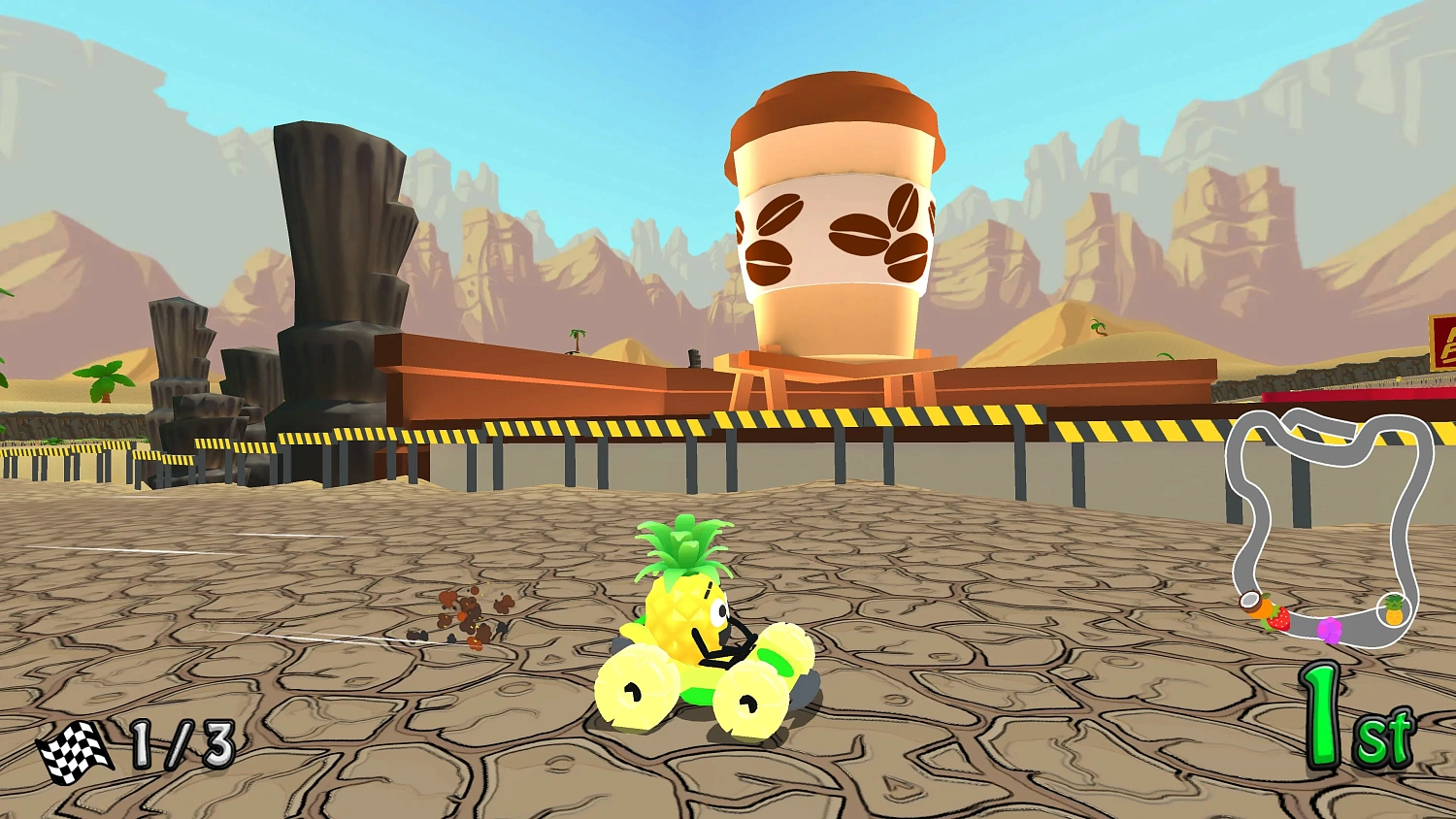The height and width of the screenshot is (819, 1456).
Task: Click the coconut marker on the minimap
Action: click(1249, 602)
